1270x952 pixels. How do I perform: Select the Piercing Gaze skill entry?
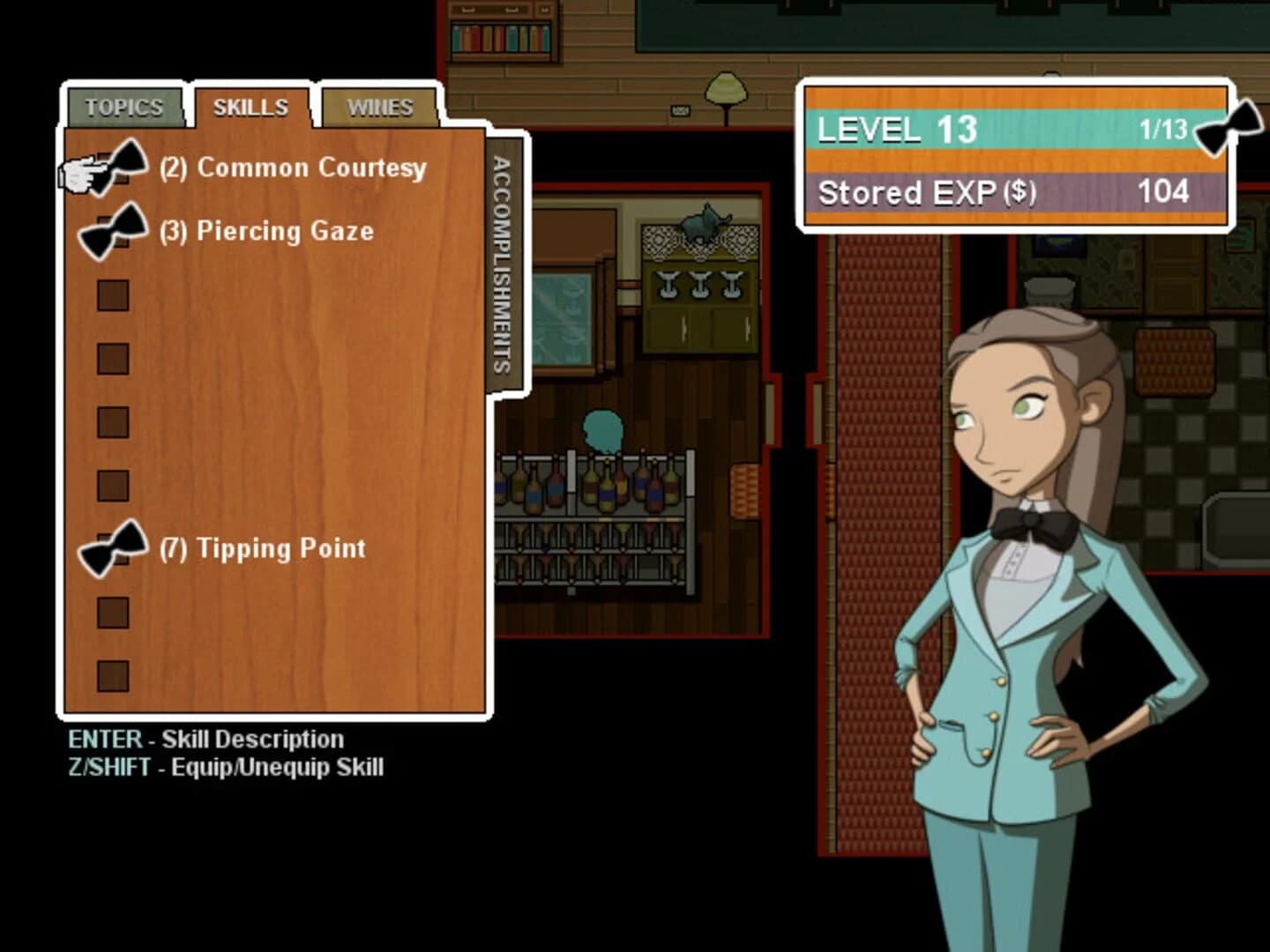click(284, 231)
